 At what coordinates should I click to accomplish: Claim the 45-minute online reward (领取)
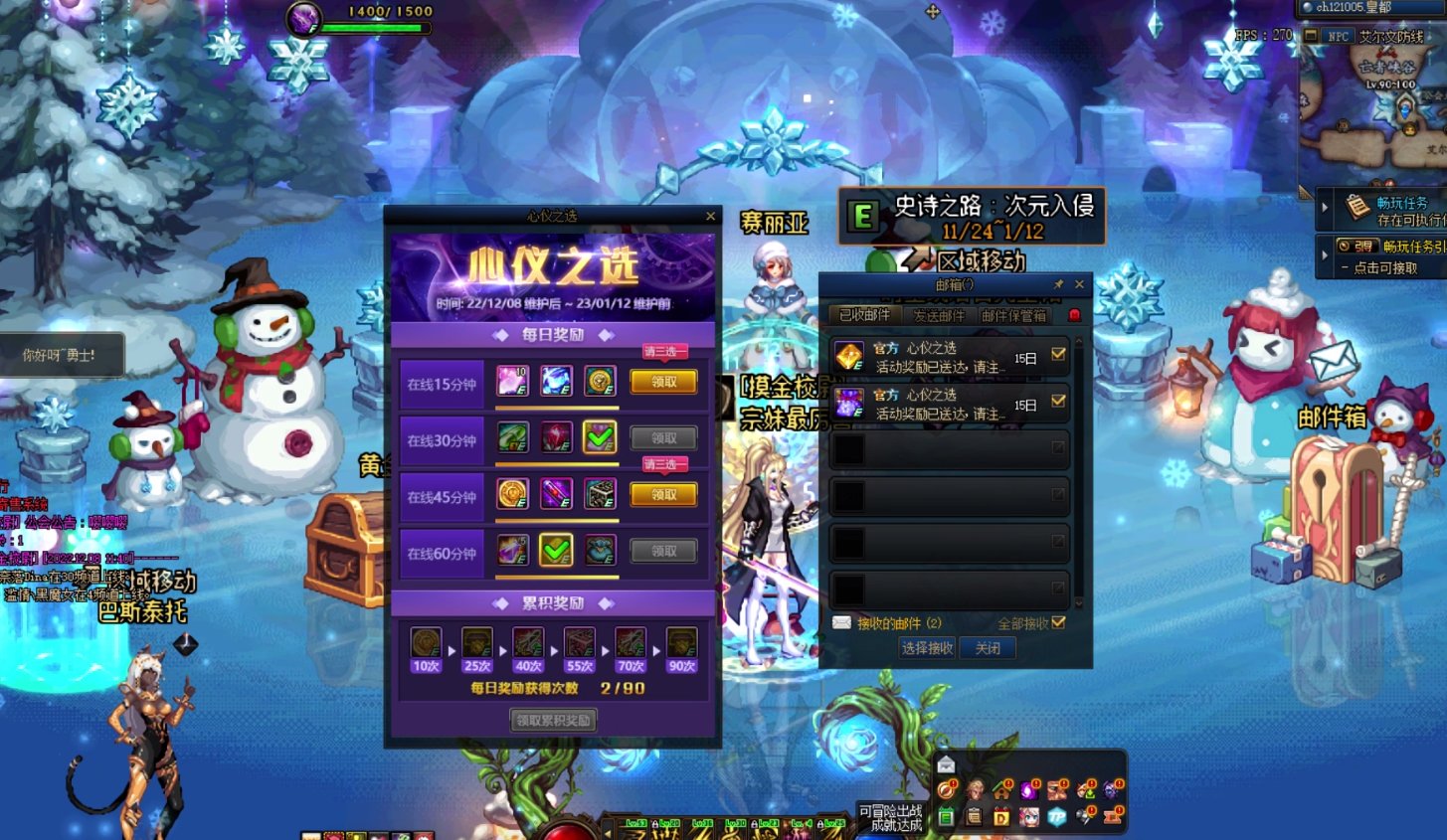pos(663,494)
